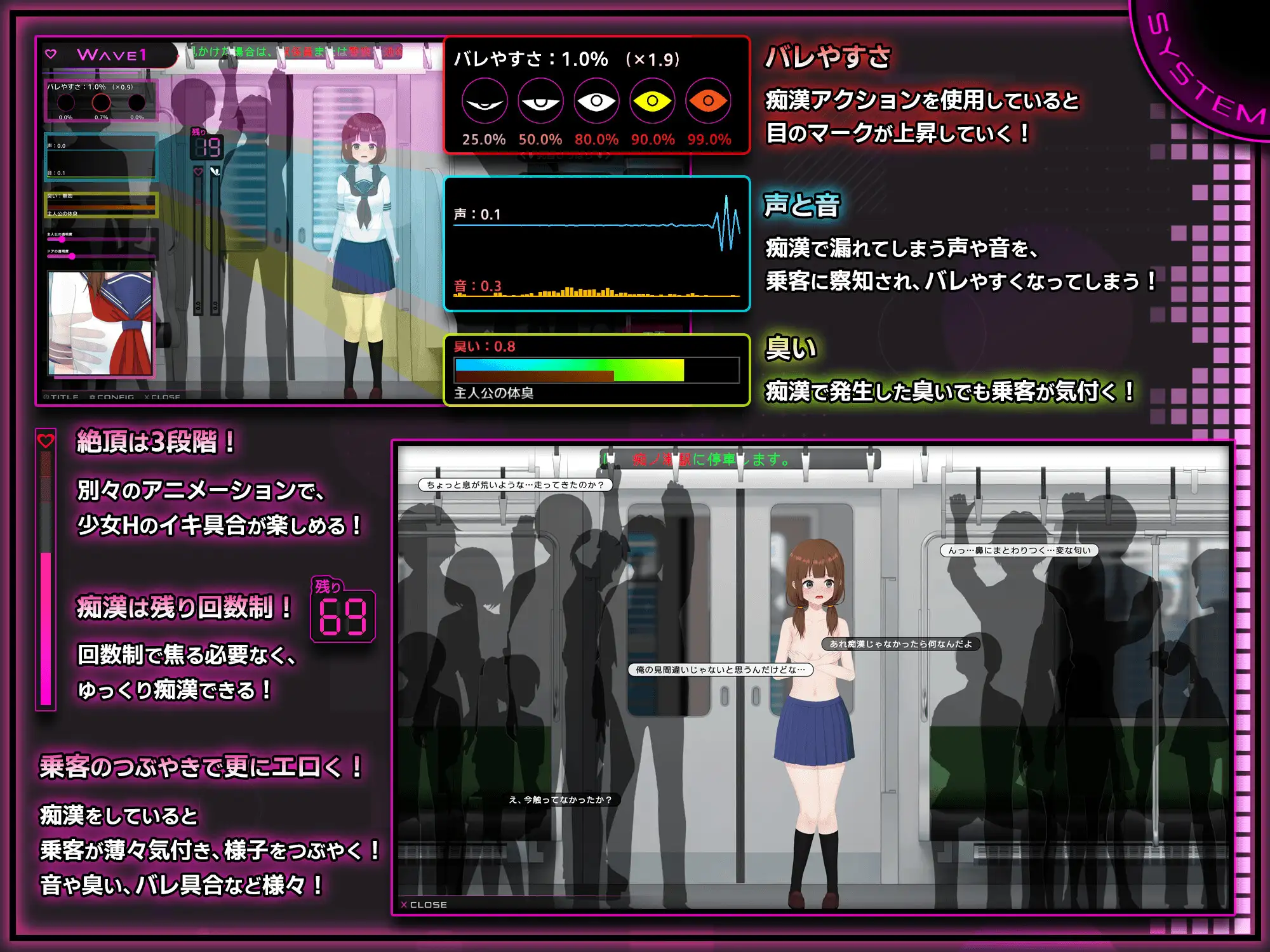Click the heart icon next to WAVE1
The height and width of the screenshot is (952, 1270).
click(x=50, y=53)
